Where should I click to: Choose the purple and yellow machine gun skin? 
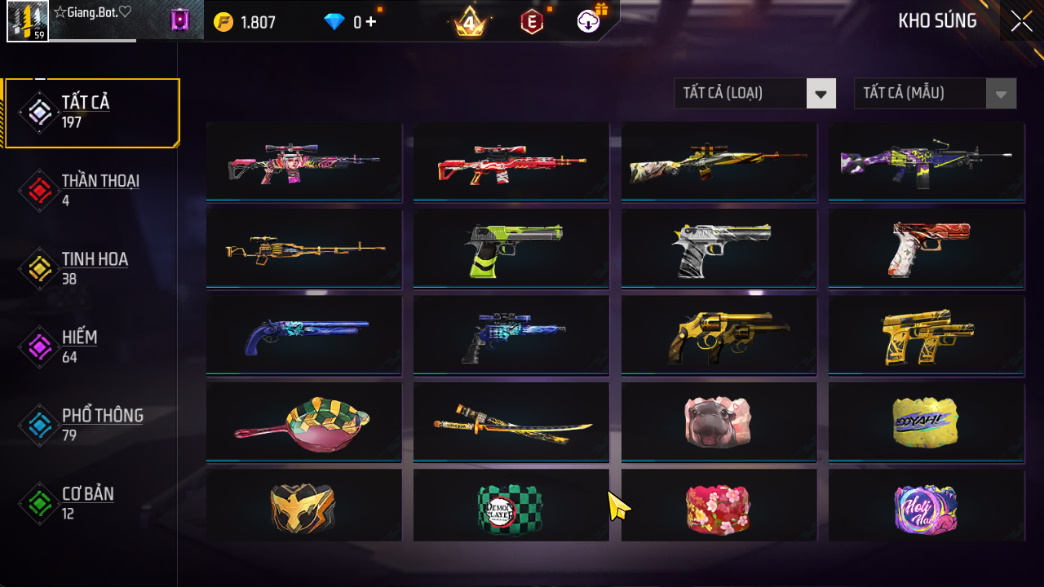(926, 161)
